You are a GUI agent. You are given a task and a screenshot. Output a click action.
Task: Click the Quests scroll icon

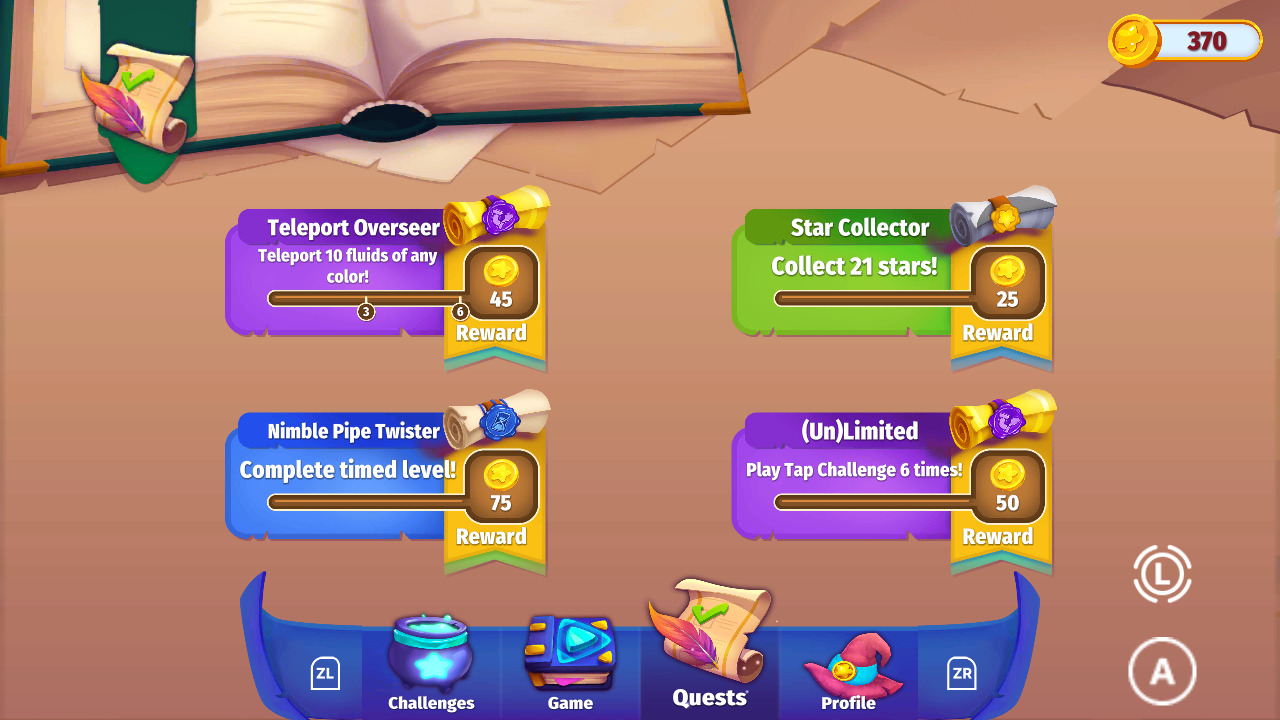[709, 635]
